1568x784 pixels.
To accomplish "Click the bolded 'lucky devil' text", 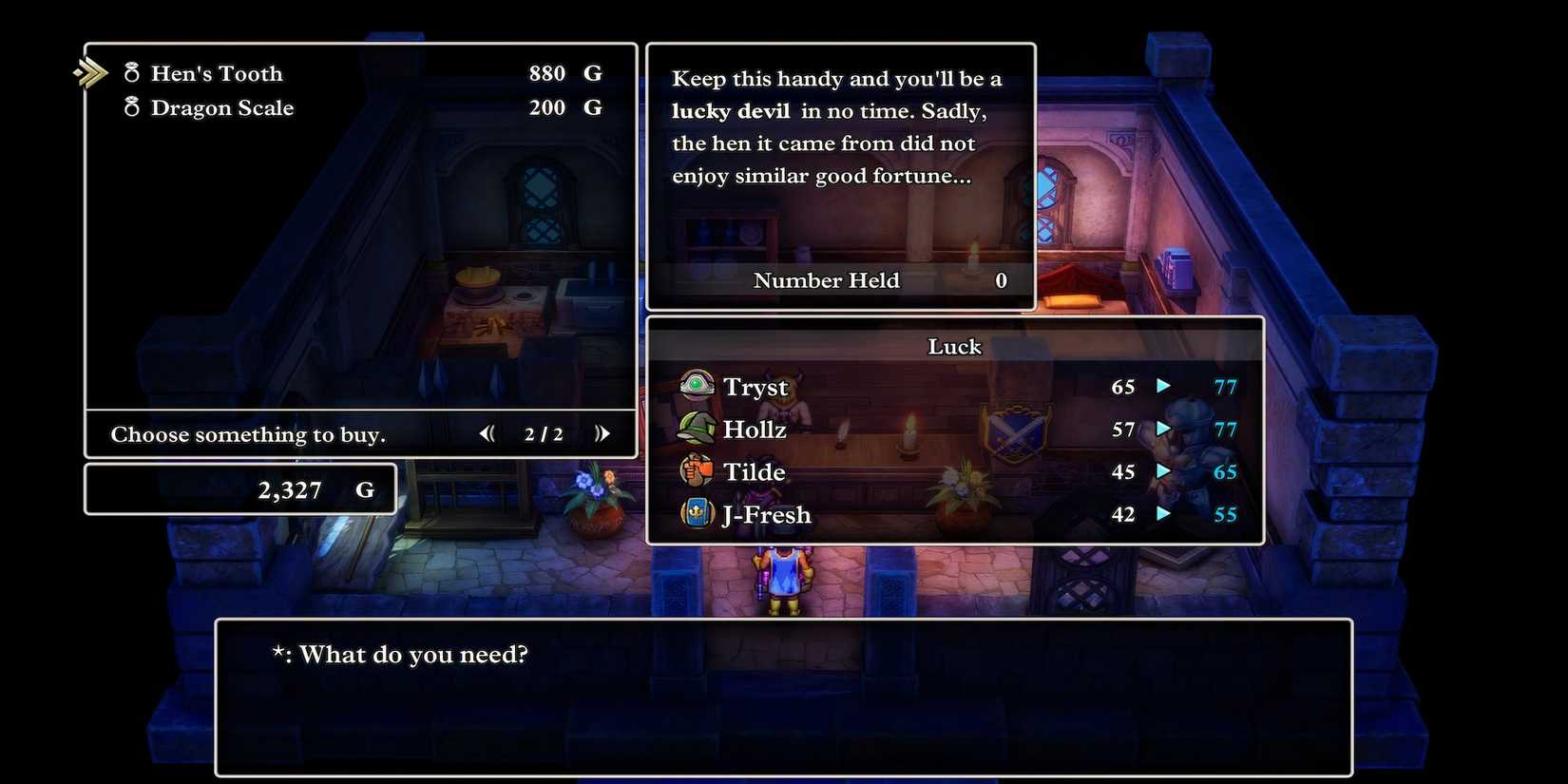I will point(731,110).
